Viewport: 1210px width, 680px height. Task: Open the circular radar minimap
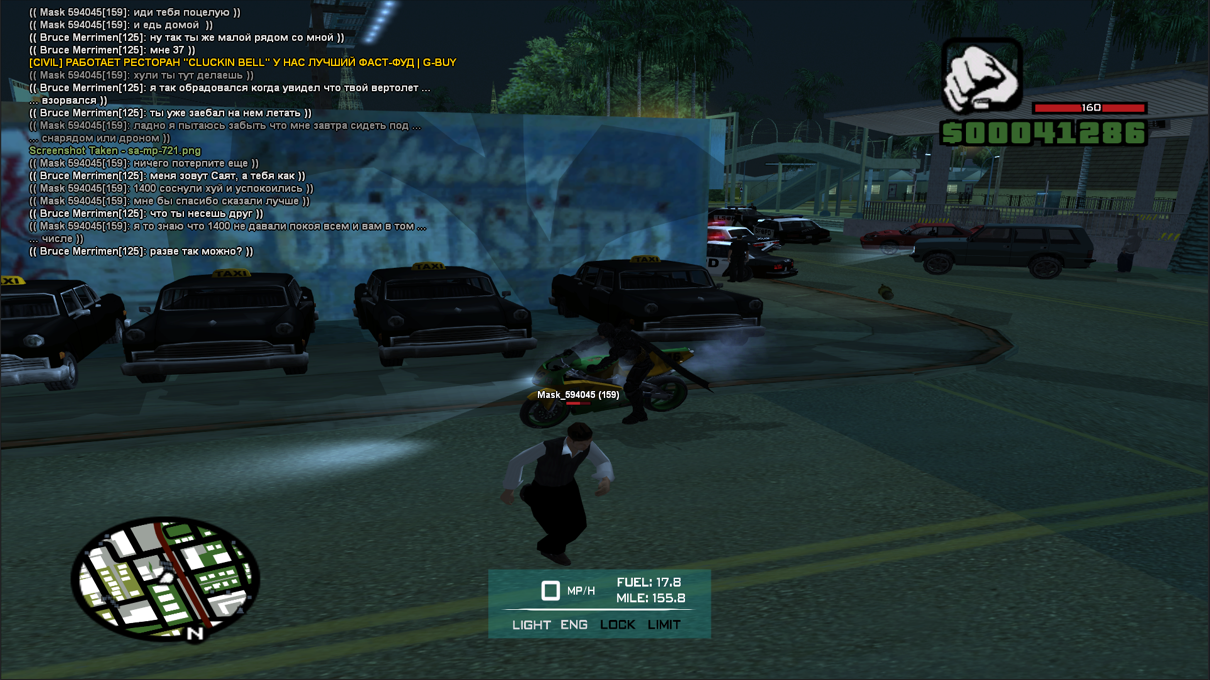(x=165, y=579)
